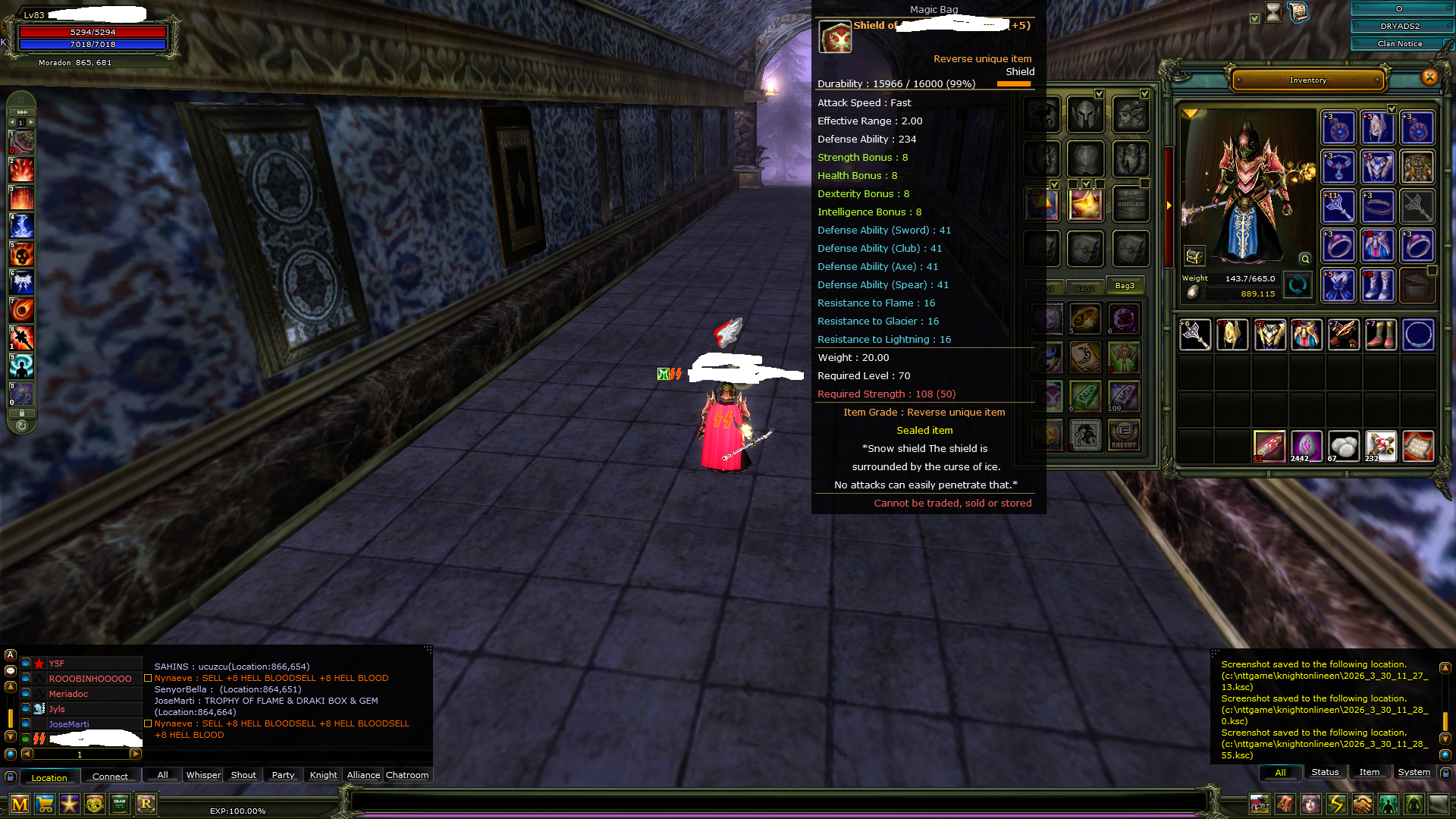
Task: Open the Clan Notice panel
Action: point(1398,43)
